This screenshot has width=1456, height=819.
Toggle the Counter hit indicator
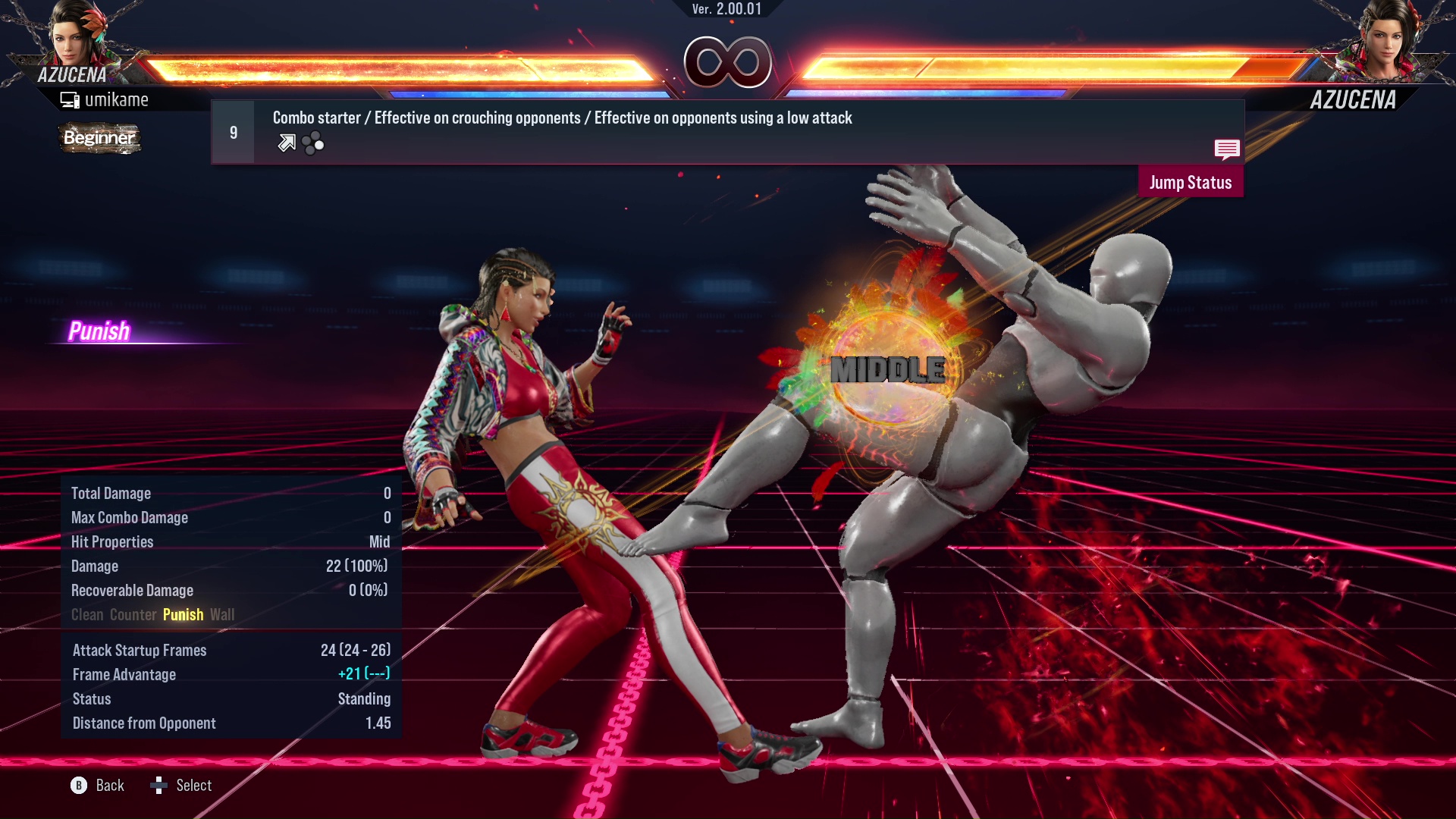[133, 614]
